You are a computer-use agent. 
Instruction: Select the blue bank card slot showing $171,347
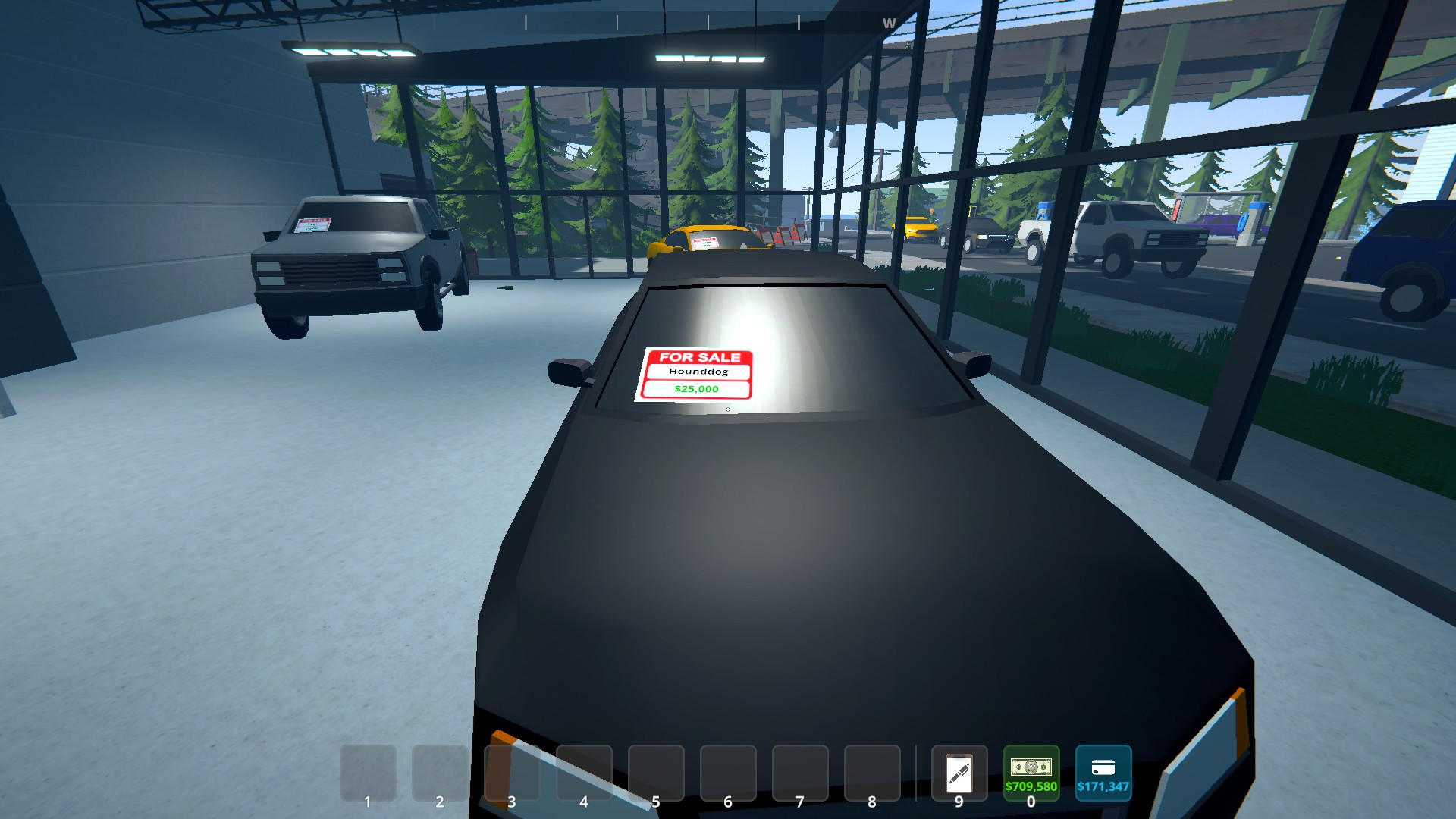point(1103,773)
